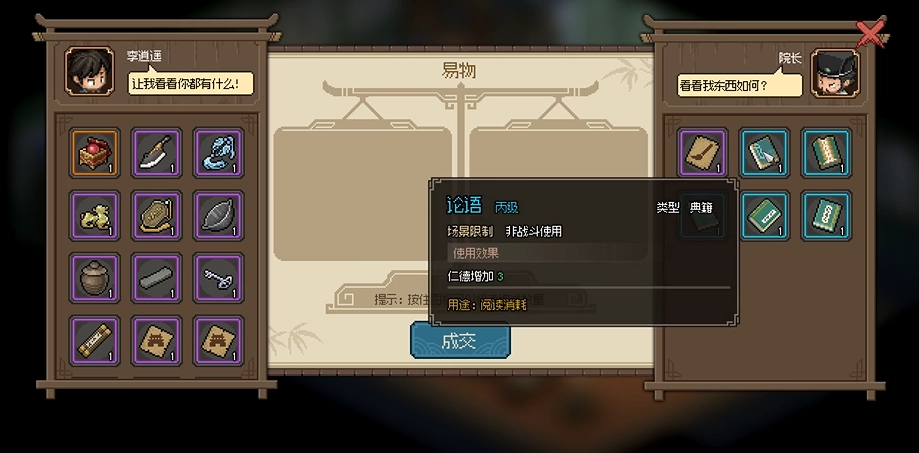Select the dean's brush painting paper item
Viewport: 919px width, 453px height.
703,153
